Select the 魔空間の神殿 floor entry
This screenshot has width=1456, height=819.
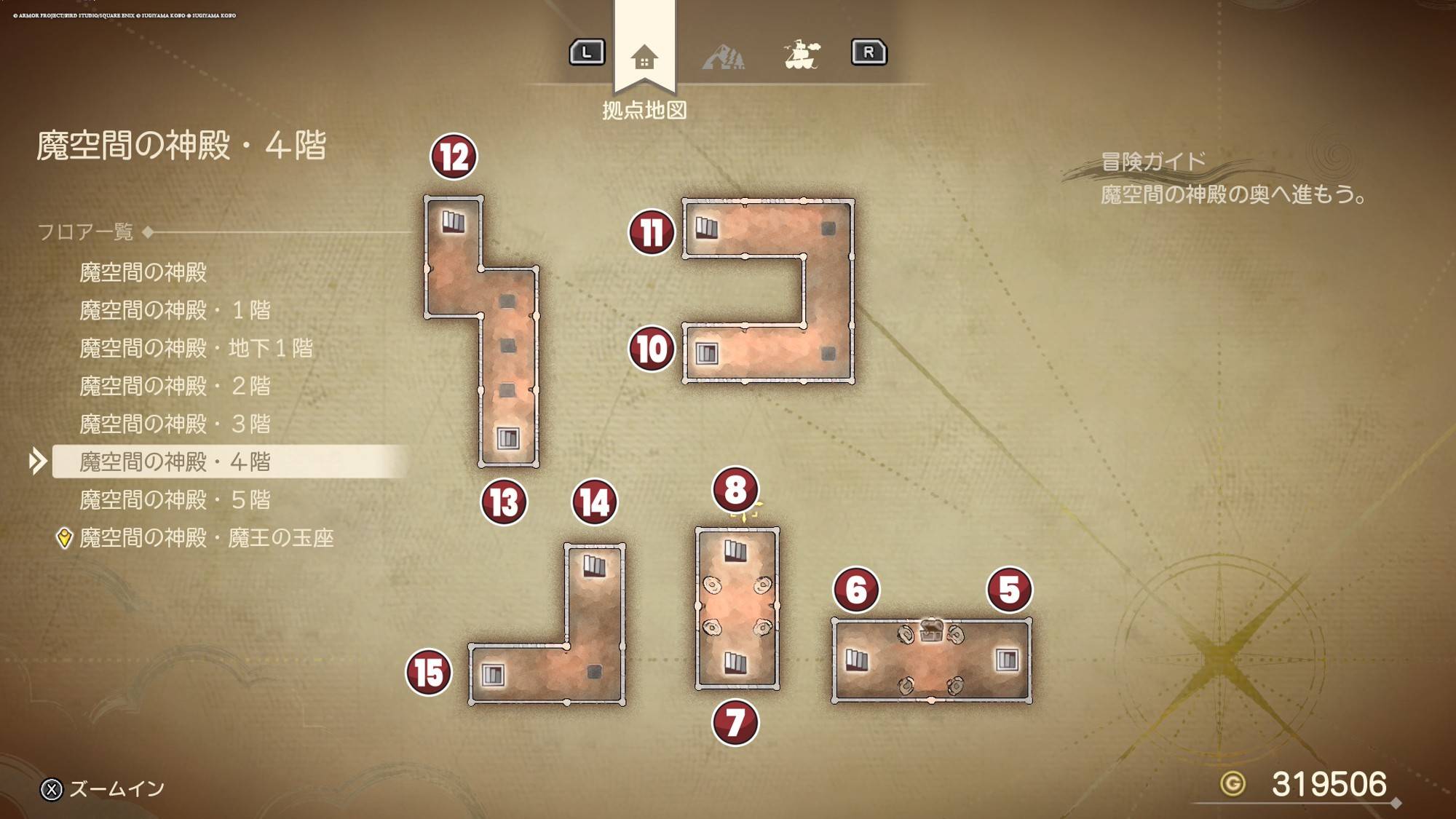point(143,272)
